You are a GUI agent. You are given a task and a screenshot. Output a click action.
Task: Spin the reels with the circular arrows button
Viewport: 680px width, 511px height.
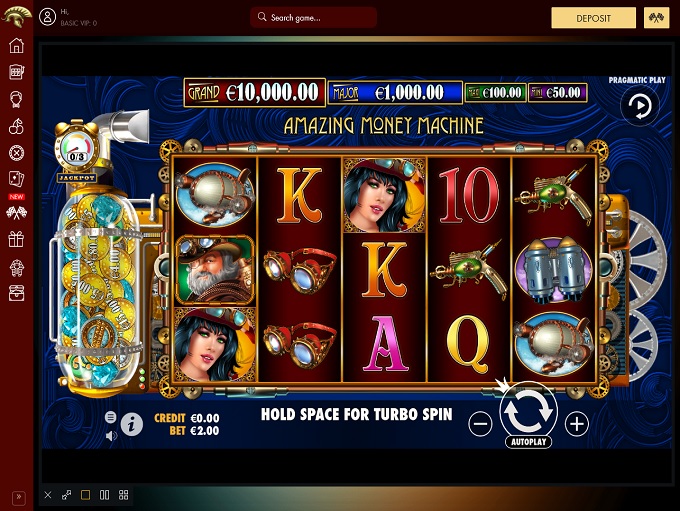[528, 410]
